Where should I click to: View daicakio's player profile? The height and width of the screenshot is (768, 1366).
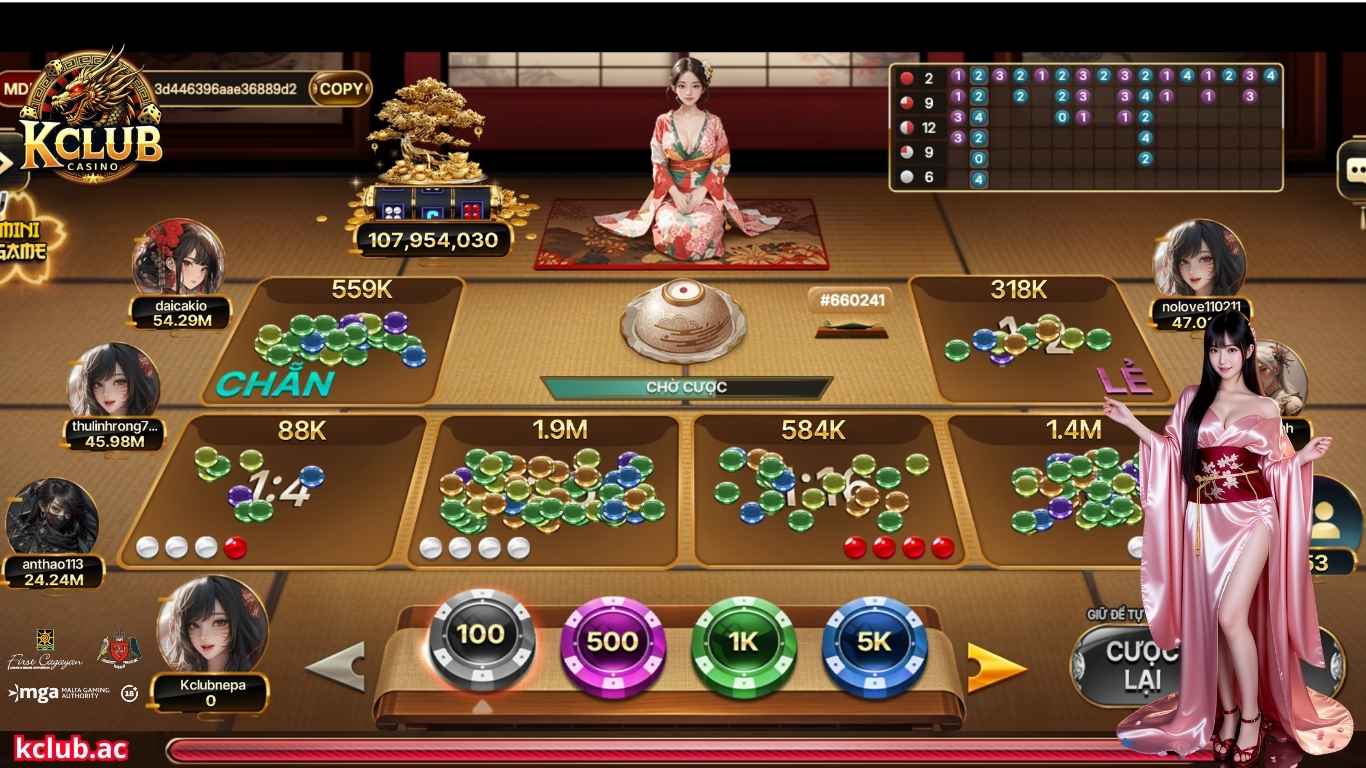click(x=178, y=262)
